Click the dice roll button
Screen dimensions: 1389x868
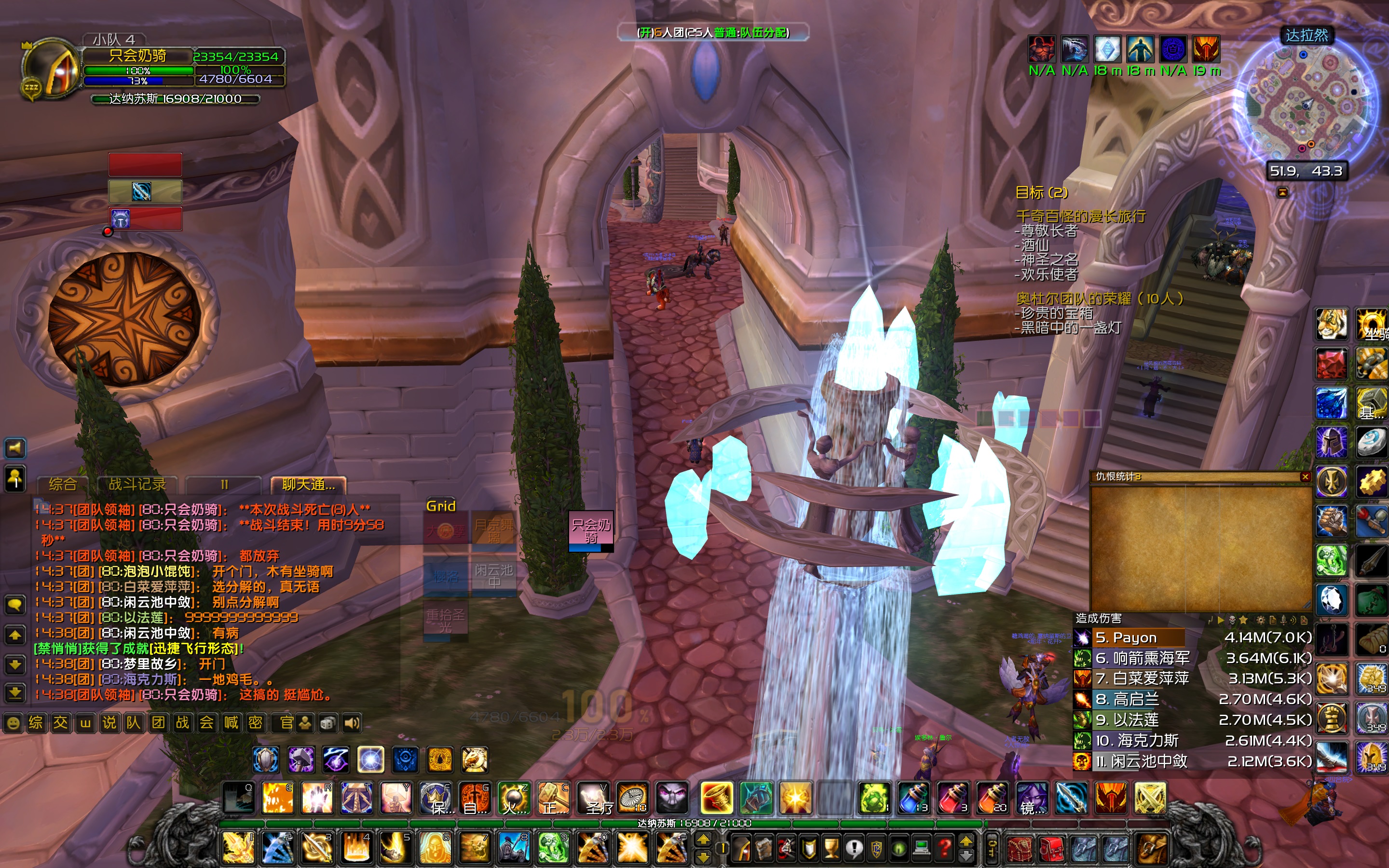click(328, 723)
